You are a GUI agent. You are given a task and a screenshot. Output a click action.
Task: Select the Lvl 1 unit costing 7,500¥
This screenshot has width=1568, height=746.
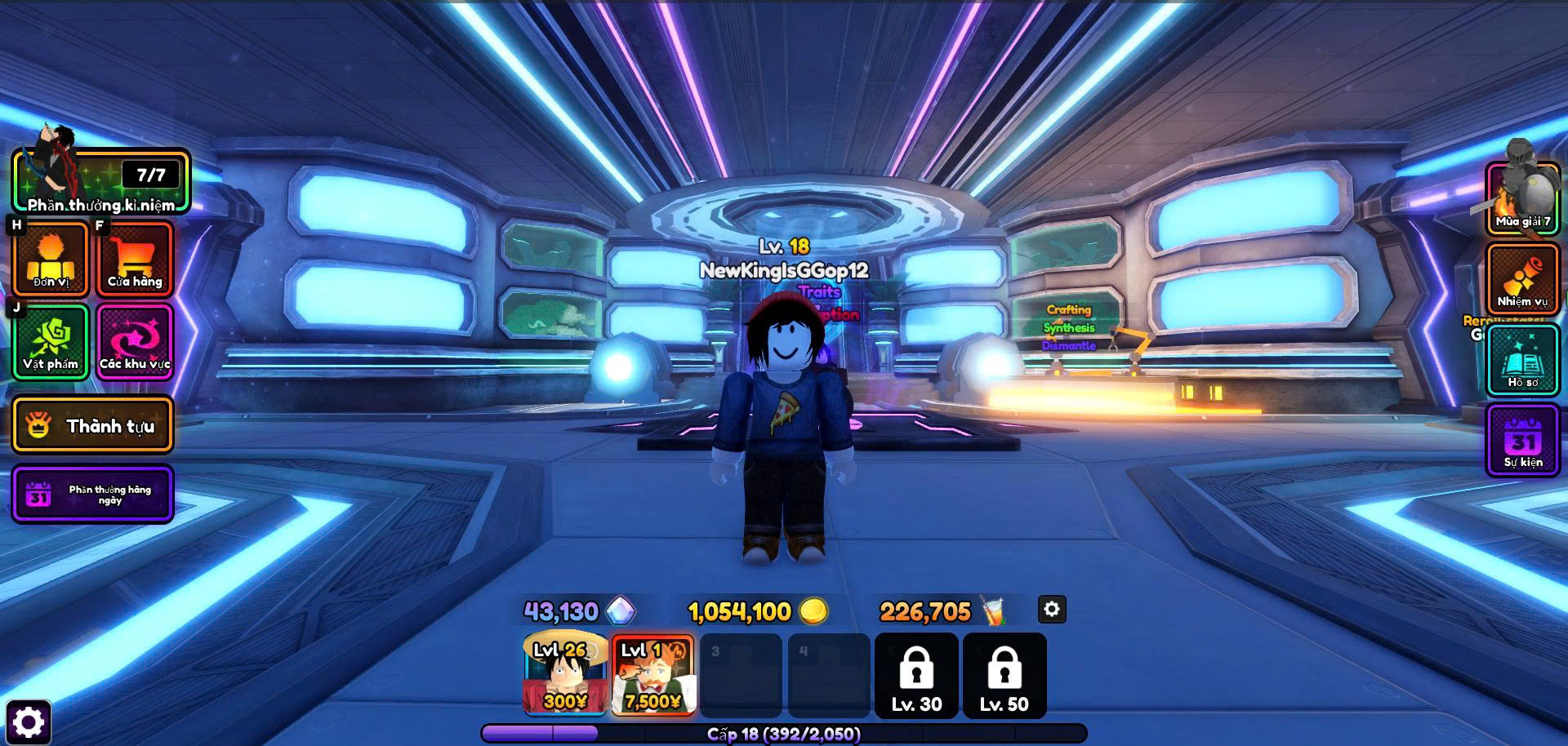[653, 675]
